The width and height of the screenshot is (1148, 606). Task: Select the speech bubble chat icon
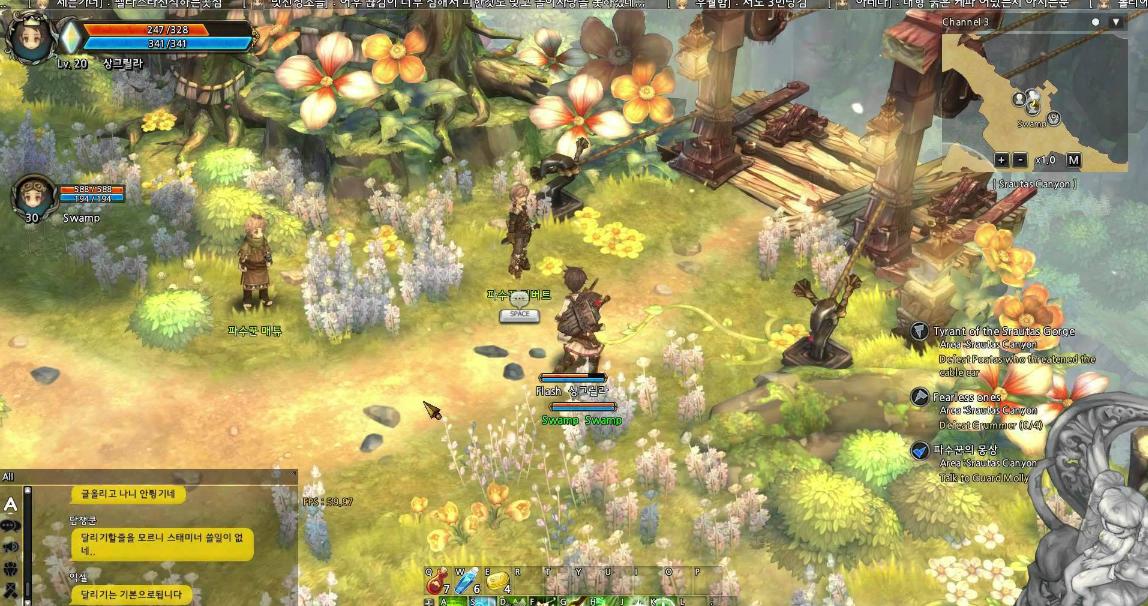[x=11, y=526]
